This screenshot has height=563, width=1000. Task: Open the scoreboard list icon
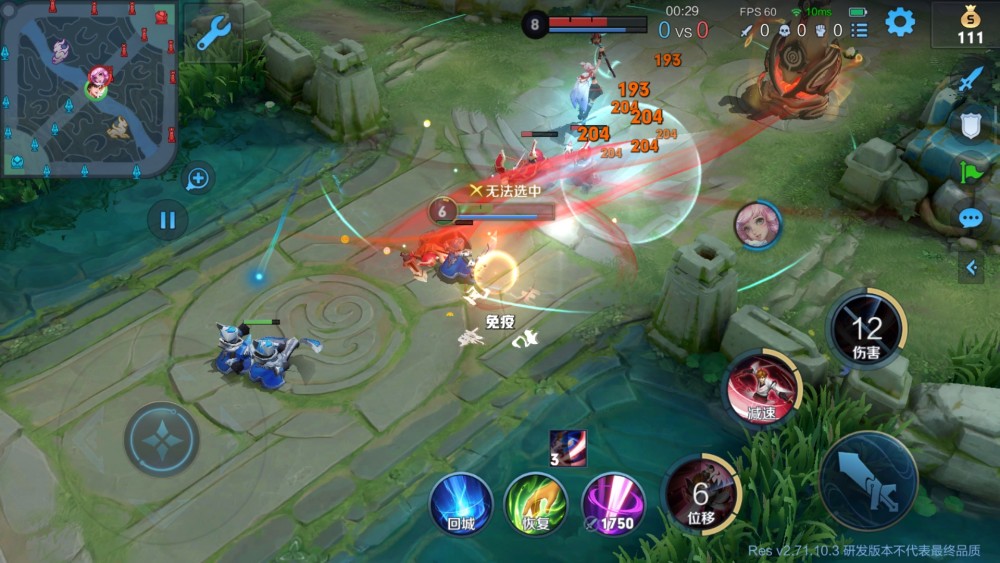tap(859, 31)
